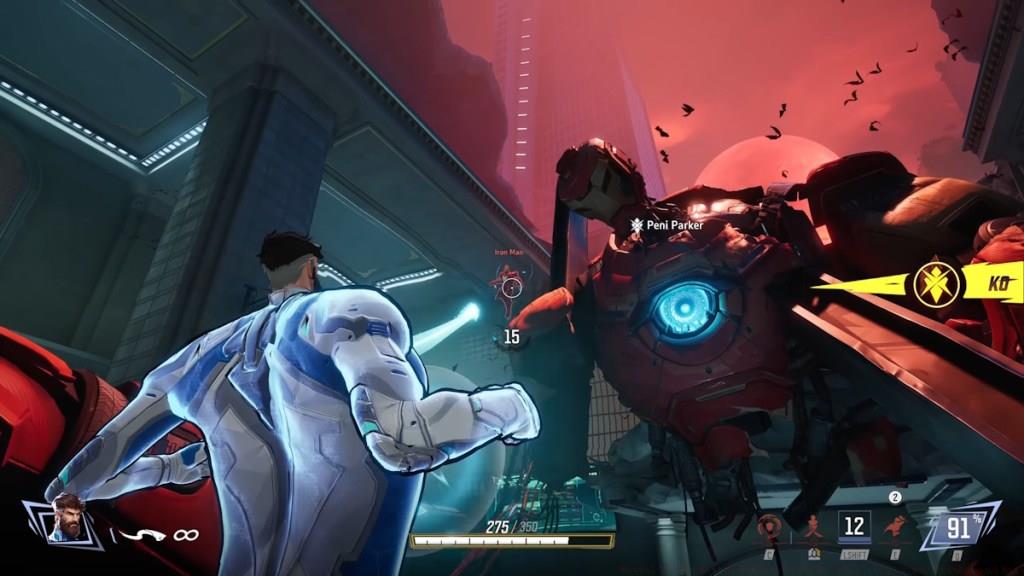The image size is (1024, 576).
Task: Select the Peni Parker nameplate
Action: click(x=666, y=226)
